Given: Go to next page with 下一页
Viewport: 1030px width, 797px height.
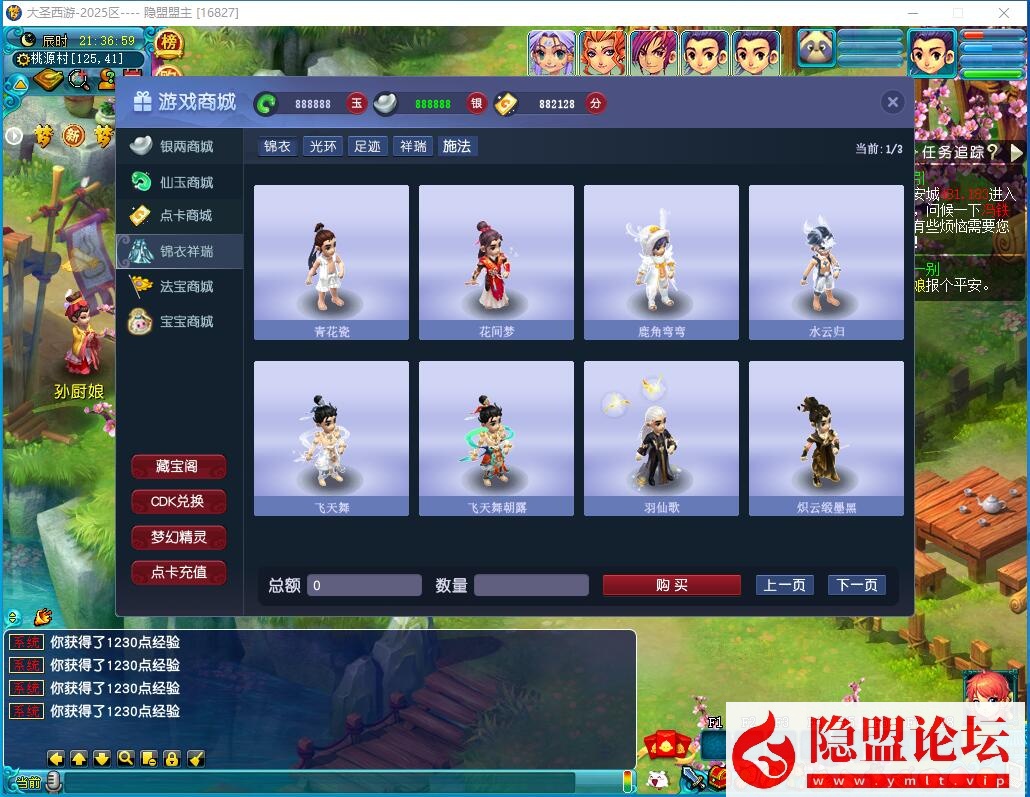Looking at the screenshot, I should pyautogui.click(x=856, y=585).
